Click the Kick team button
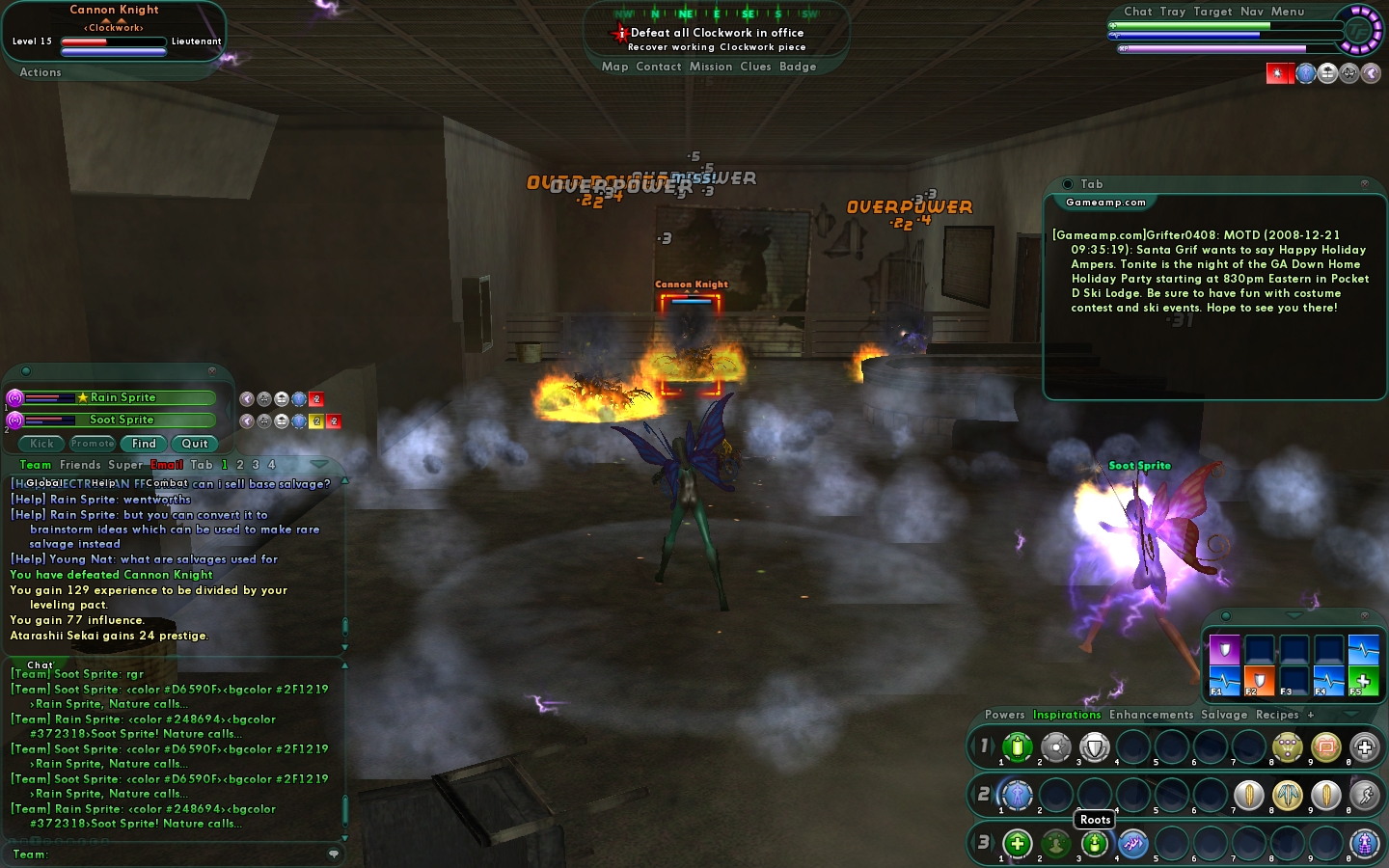Viewport: 1389px width, 868px height. [42, 444]
